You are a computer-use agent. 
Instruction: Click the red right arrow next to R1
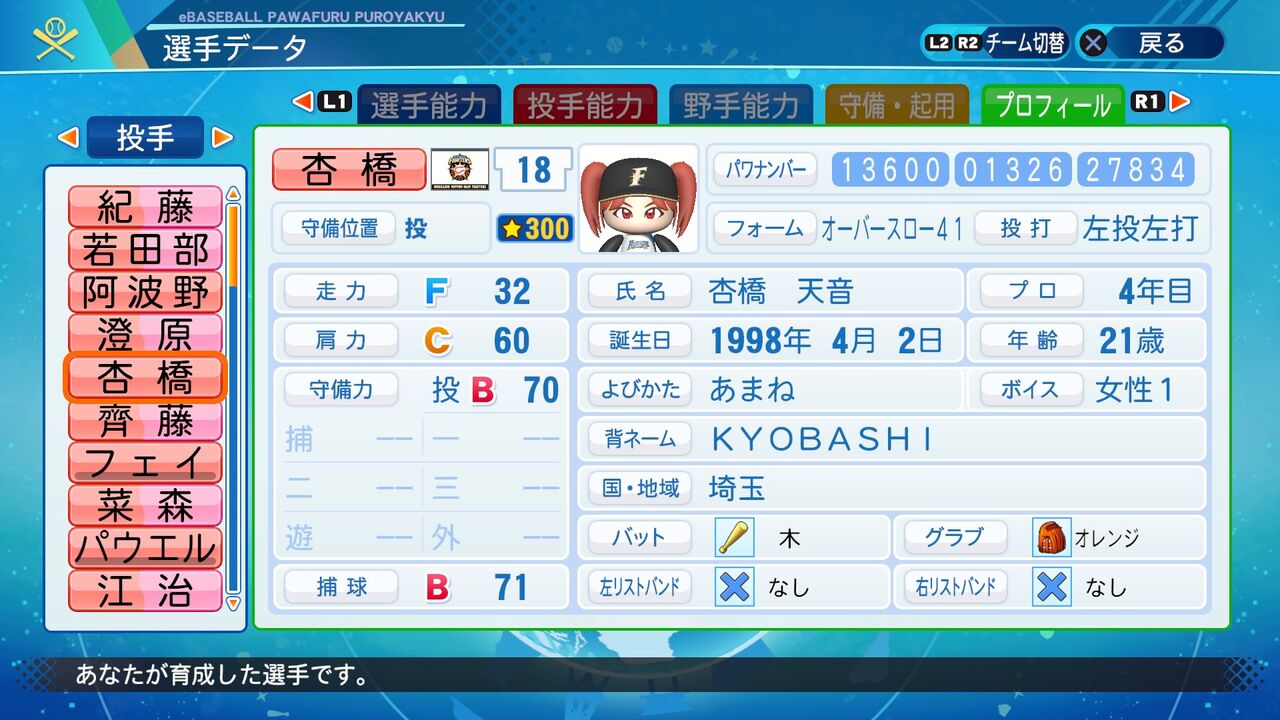(1181, 102)
